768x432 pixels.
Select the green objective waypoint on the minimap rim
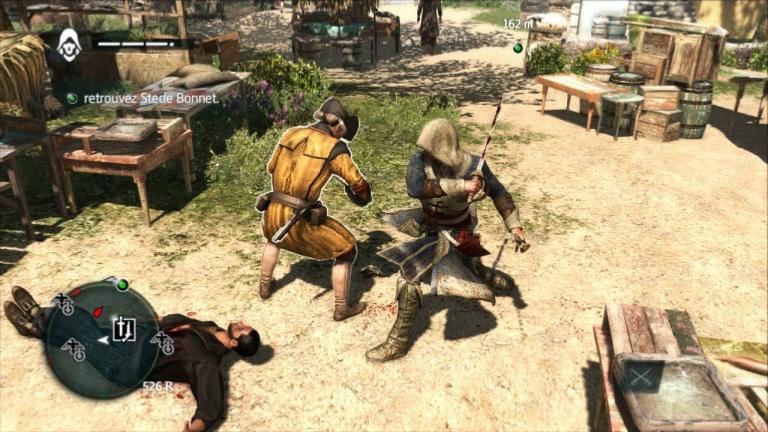[122, 285]
